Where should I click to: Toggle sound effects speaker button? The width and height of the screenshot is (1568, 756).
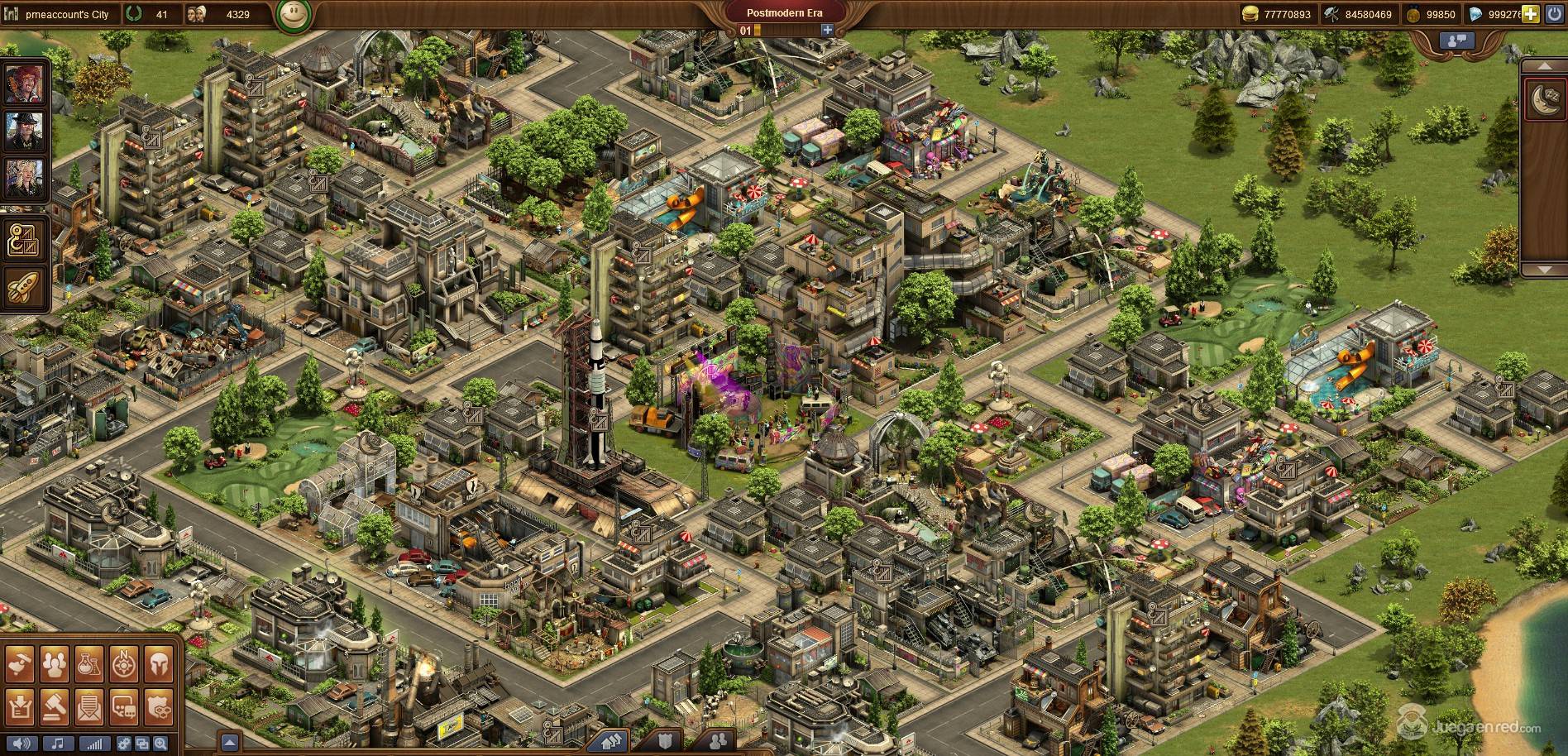[22, 743]
